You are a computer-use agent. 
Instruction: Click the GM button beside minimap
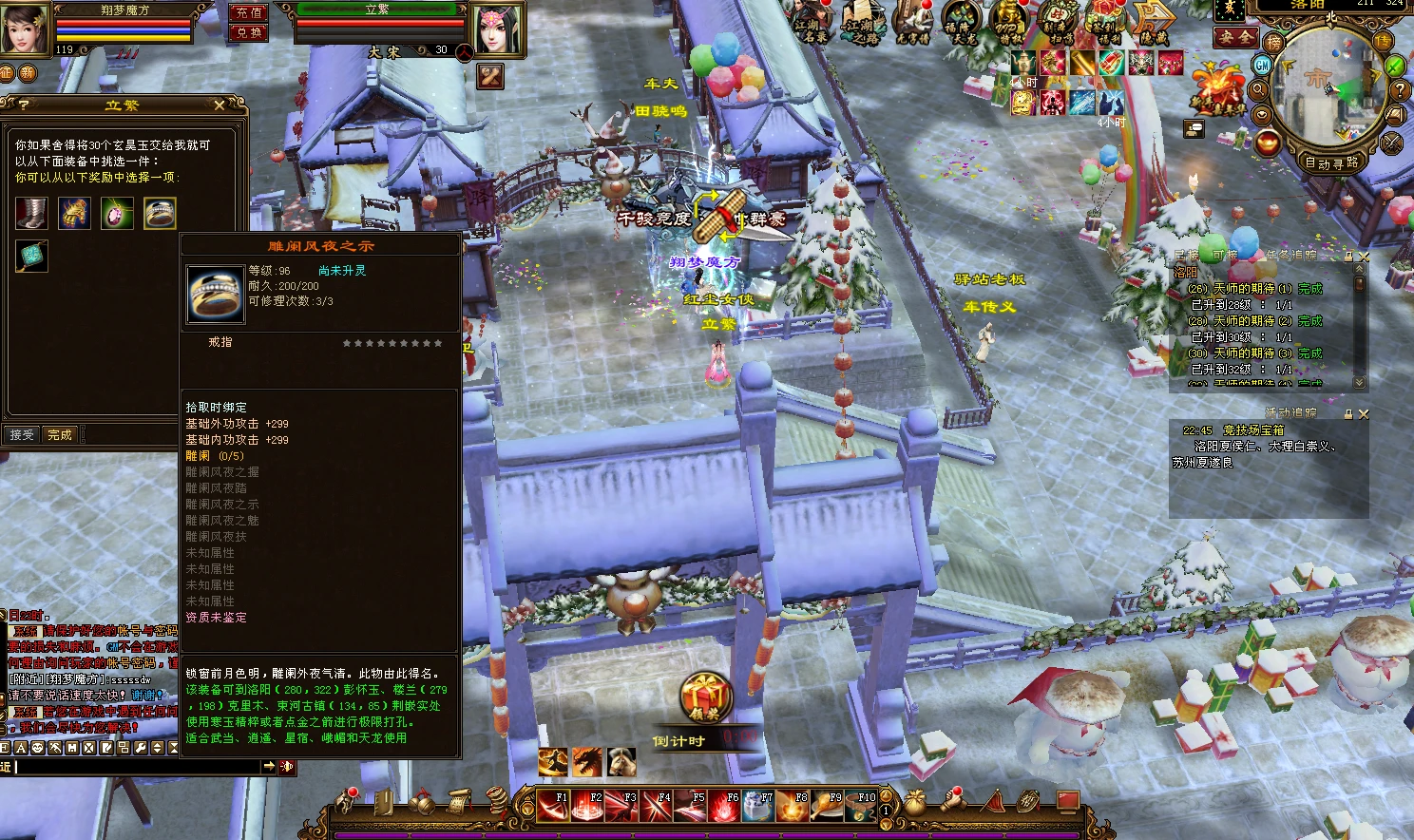pos(1262,65)
